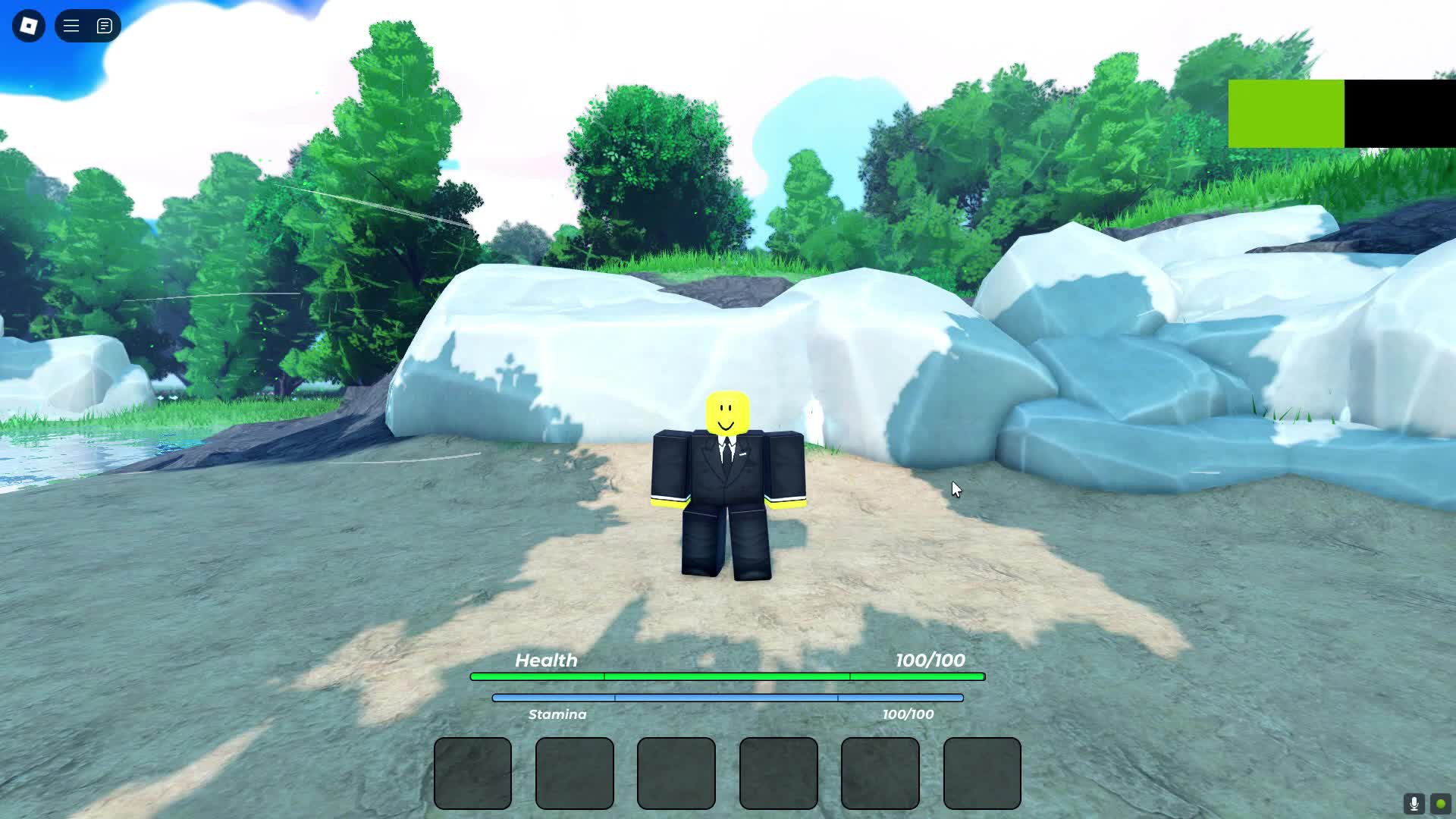The image size is (1456, 819).
Task: Click the green dot status icon
Action: [x=1440, y=804]
